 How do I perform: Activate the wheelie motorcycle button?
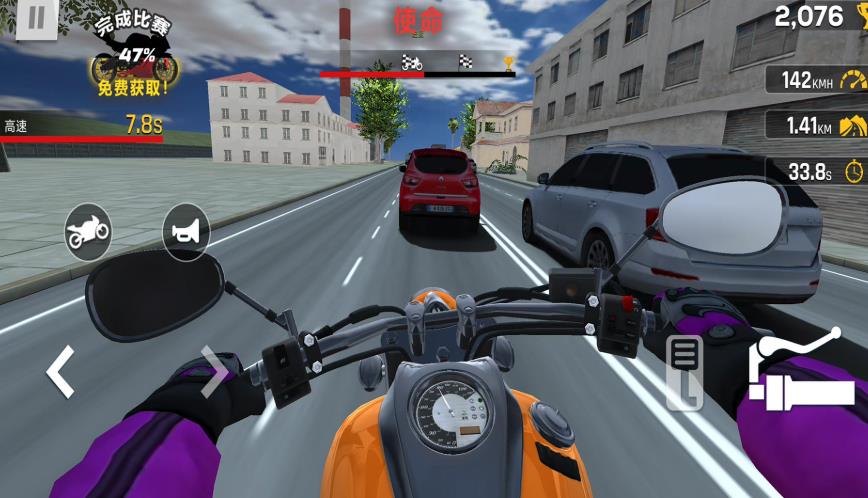tap(88, 232)
